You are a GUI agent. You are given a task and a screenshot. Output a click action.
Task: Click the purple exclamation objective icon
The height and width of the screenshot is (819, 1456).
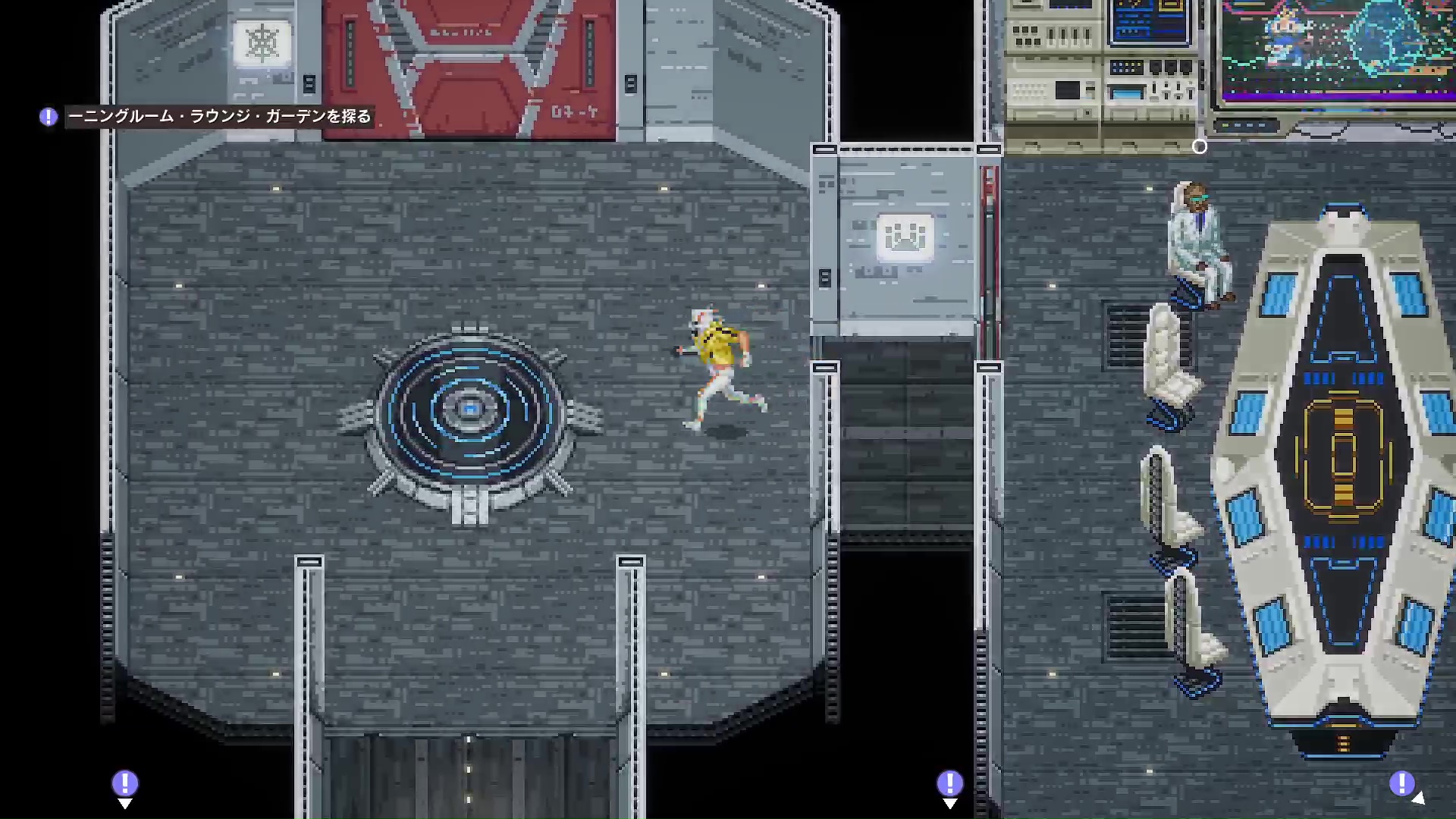pos(47,116)
